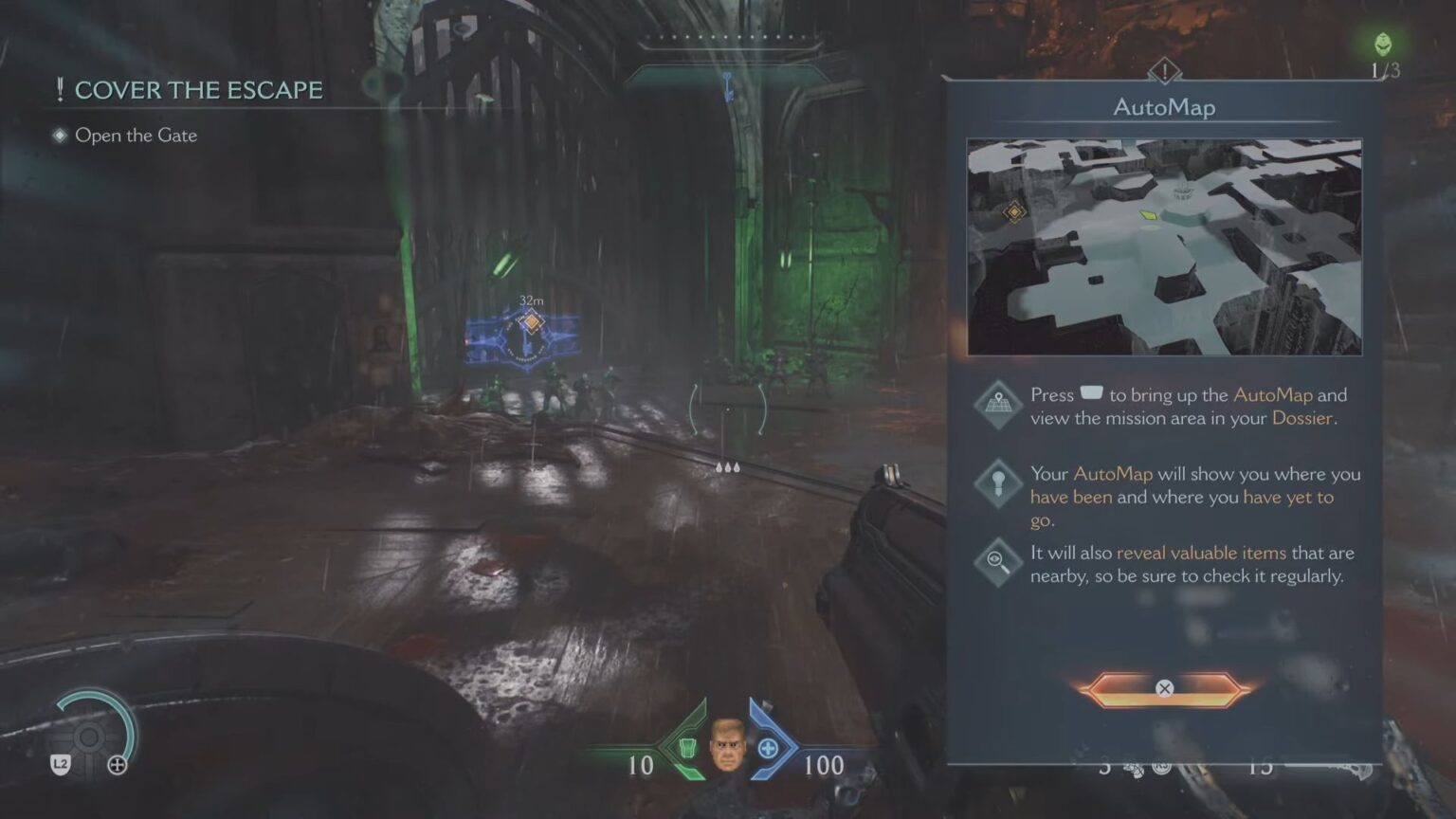The image size is (1456, 819).
Task: Select the objective diamond beside Open the Gate
Action: [x=57, y=136]
